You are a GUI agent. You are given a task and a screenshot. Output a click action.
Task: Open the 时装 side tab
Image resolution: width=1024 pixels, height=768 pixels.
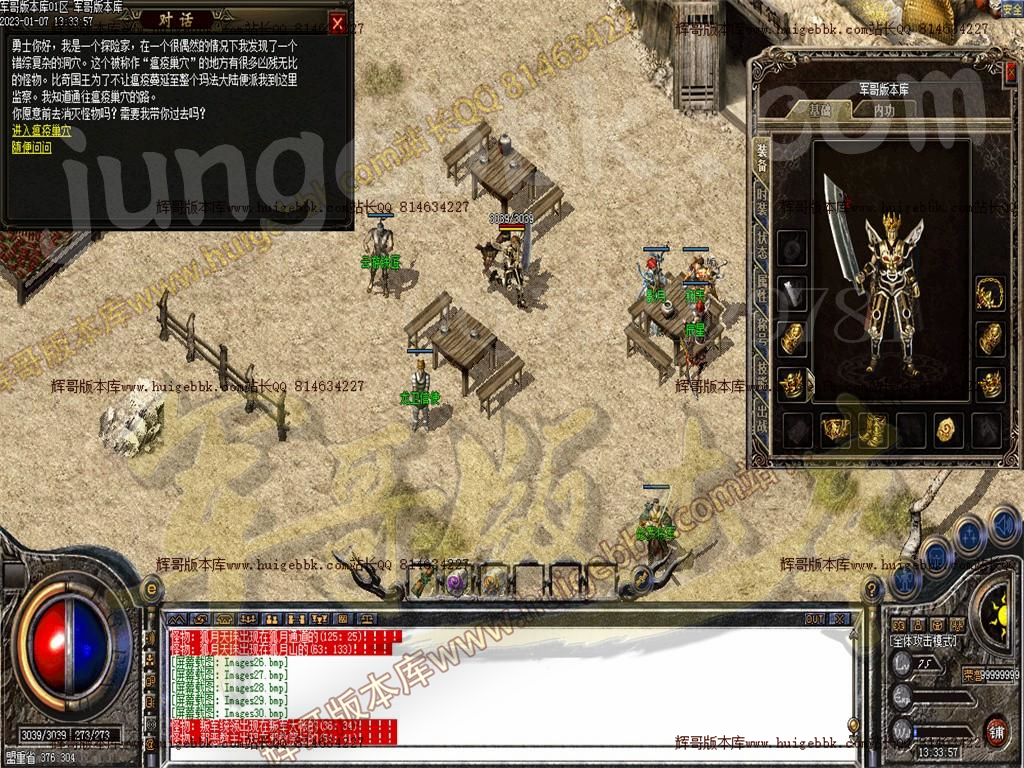click(x=762, y=201)
